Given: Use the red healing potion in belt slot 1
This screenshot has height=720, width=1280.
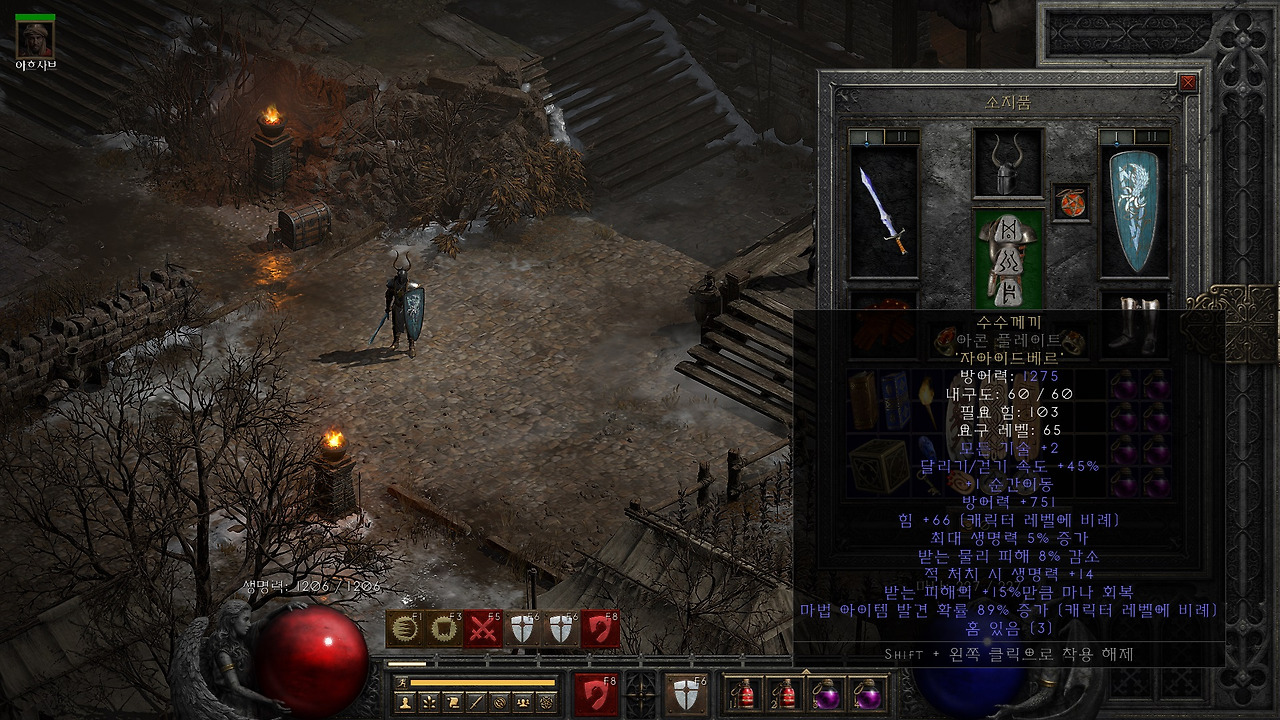Looking at the screenshot, I should tap(742, 693).
